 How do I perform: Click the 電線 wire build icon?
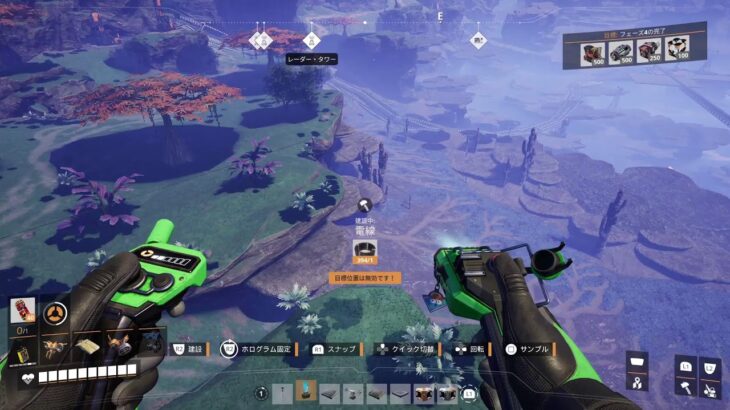click(365, 250)
